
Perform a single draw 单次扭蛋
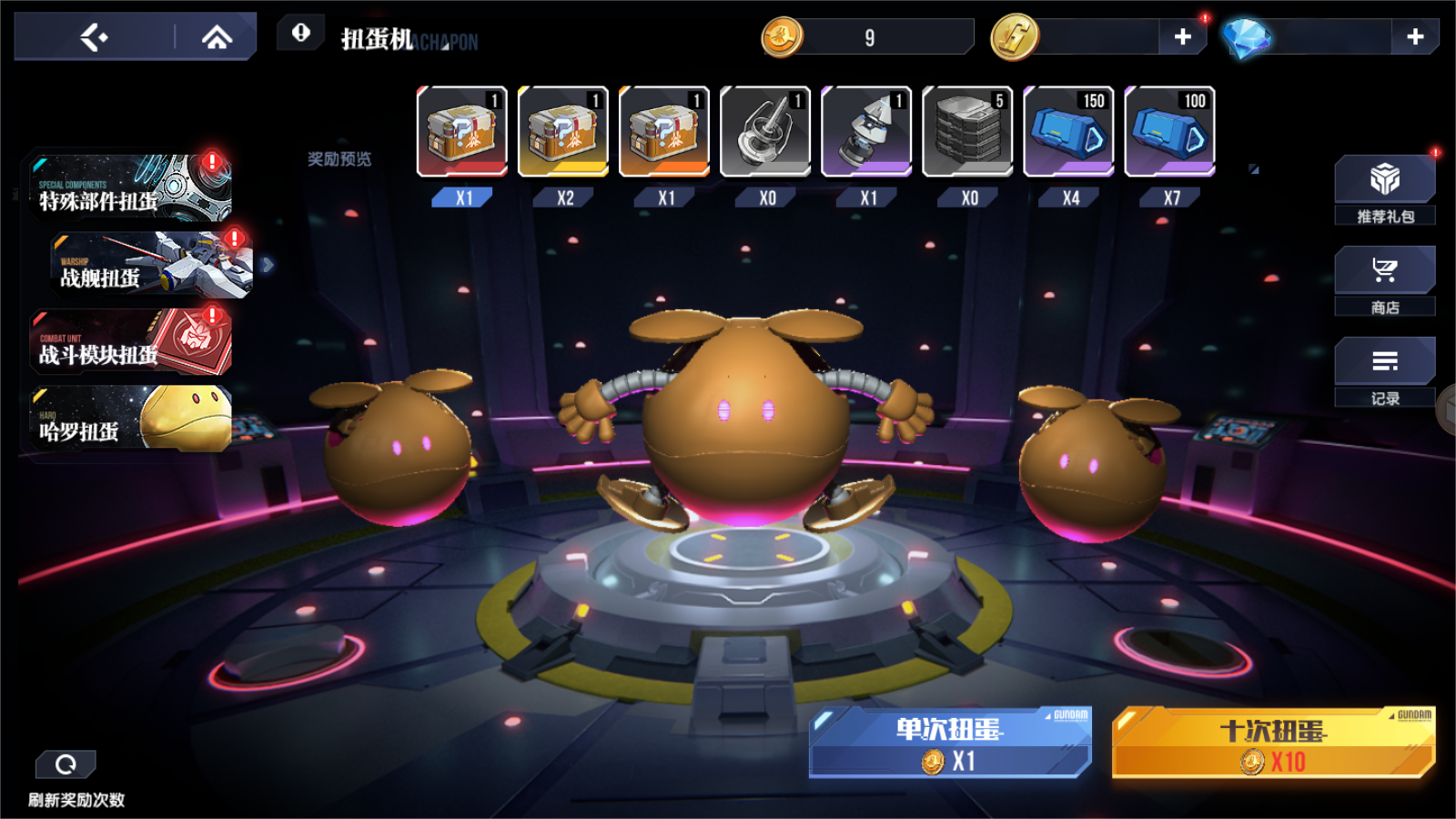coord(949,743)
